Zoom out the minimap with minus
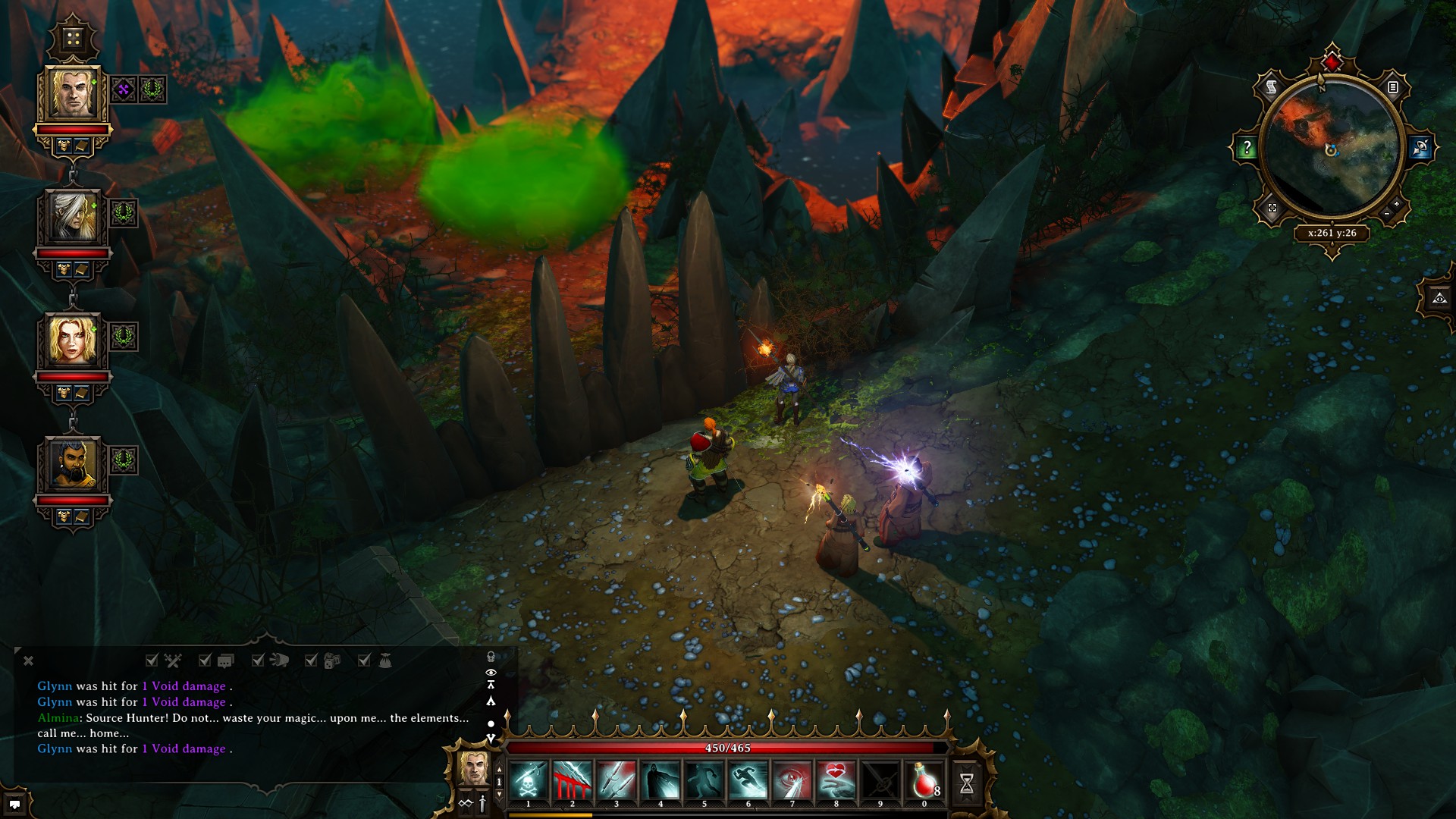 pos(1387,215)
